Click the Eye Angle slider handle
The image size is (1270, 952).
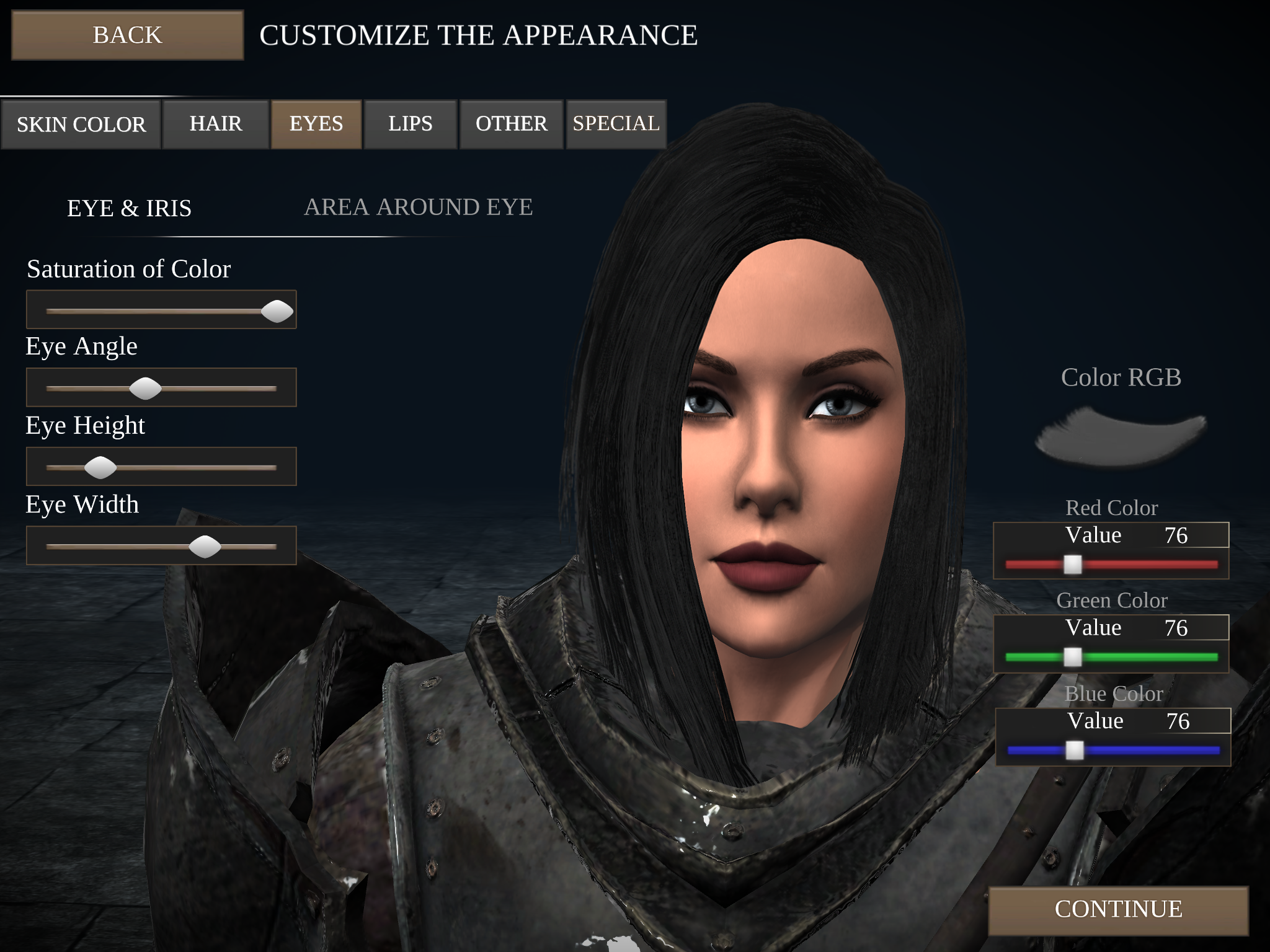point(146,387)
